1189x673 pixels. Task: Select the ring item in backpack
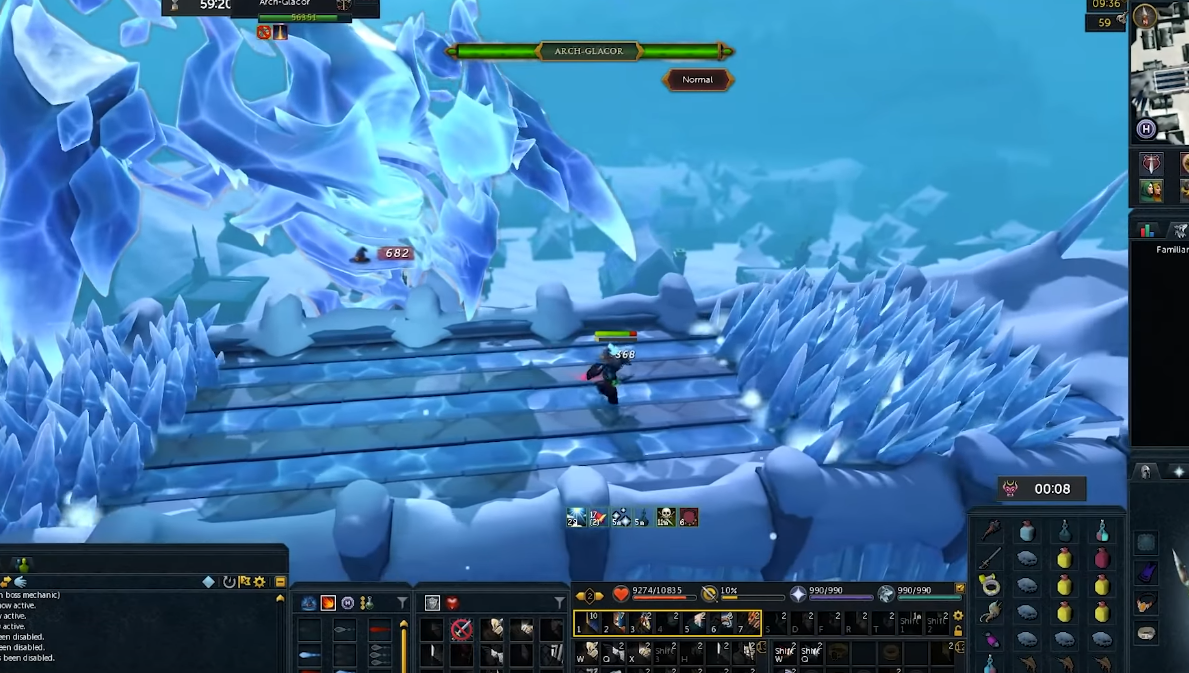click(x=990, y=585)
